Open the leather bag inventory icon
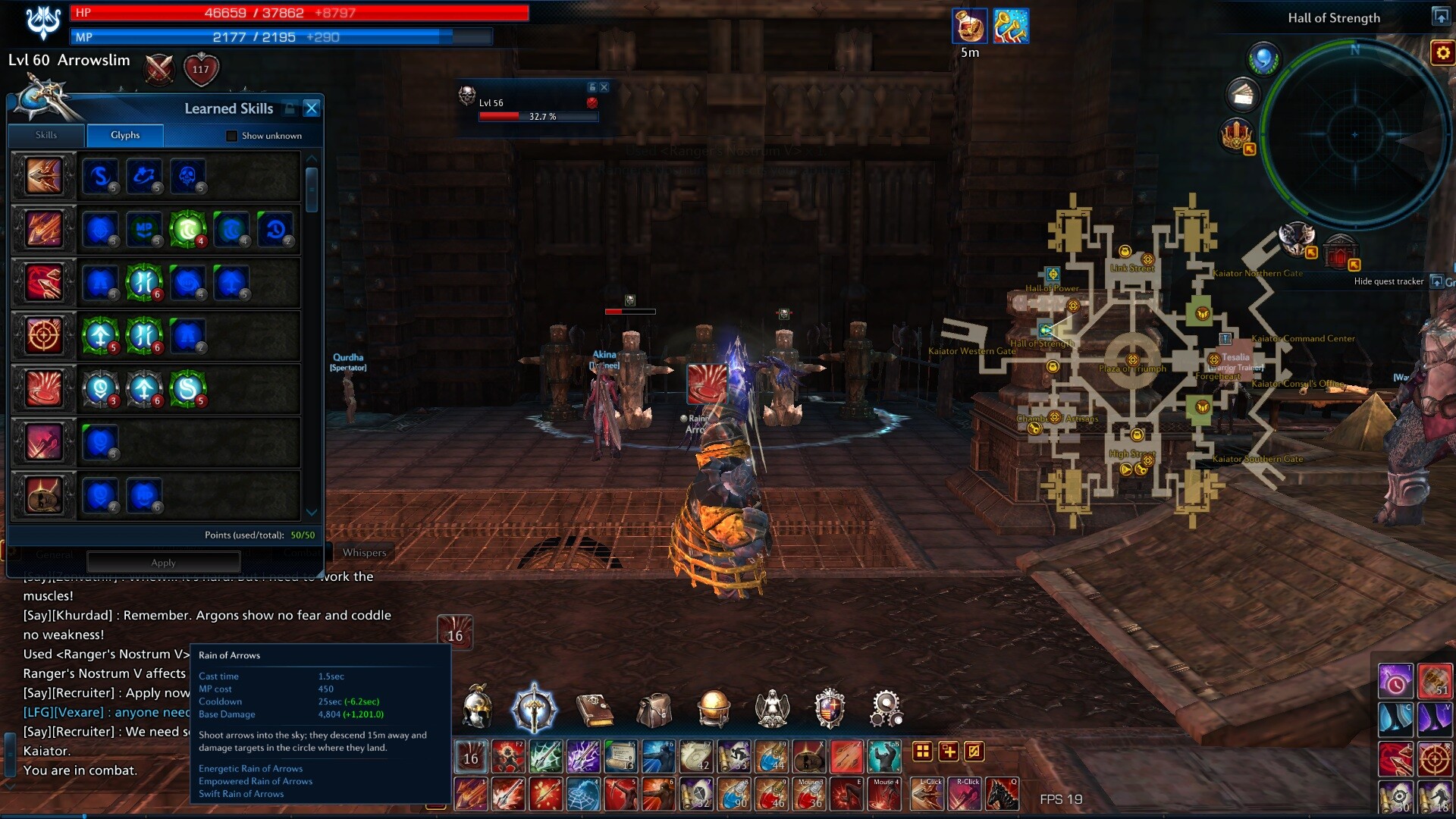The height and width of the screenshot is (819, 1456). click(x=654, y=709)
